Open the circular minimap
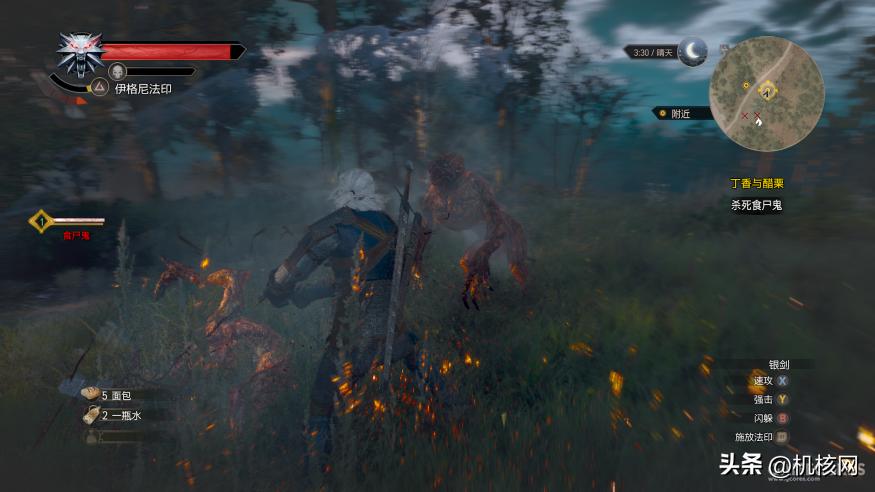 [766, 93]
